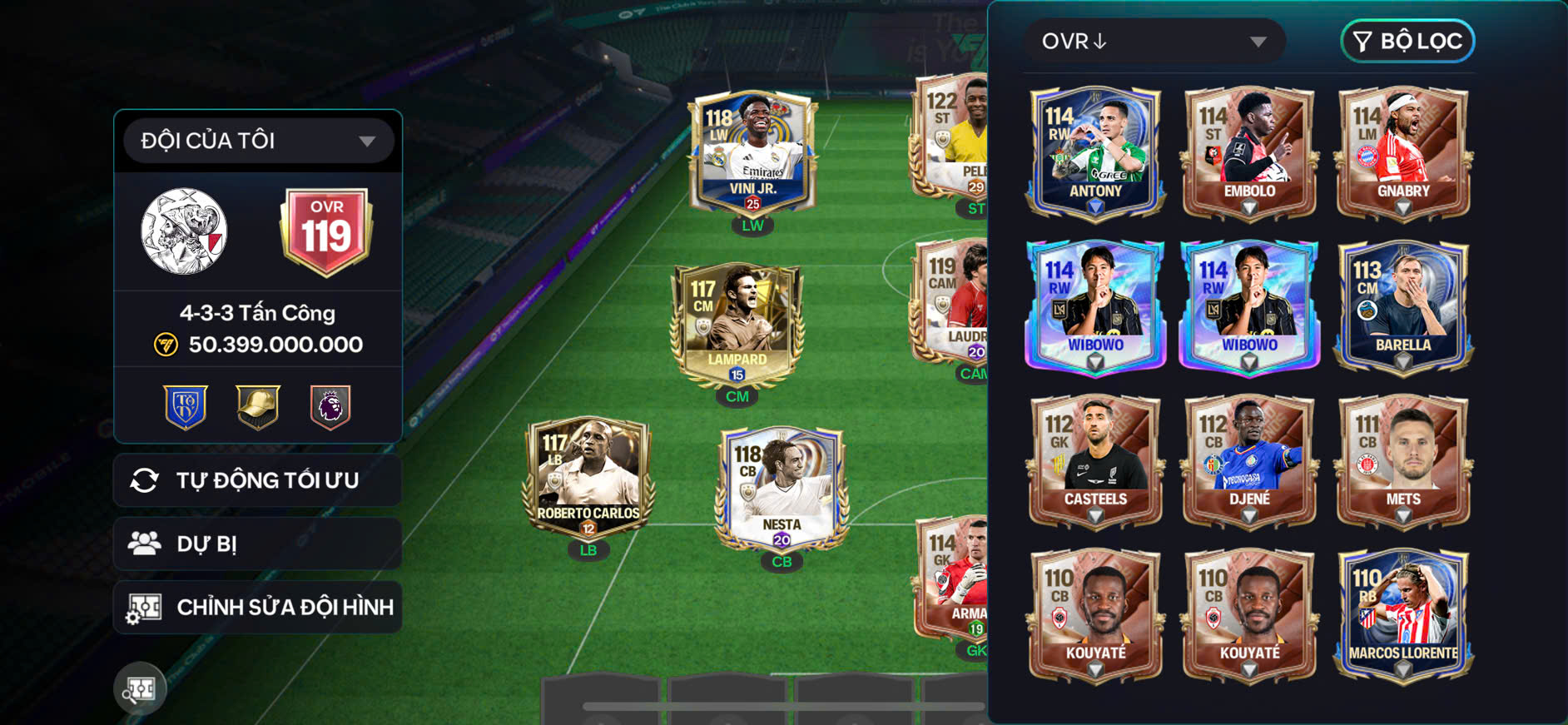
Task: Pick the Marcos Llorente 110 RB card
Action: pos(1403,615)
